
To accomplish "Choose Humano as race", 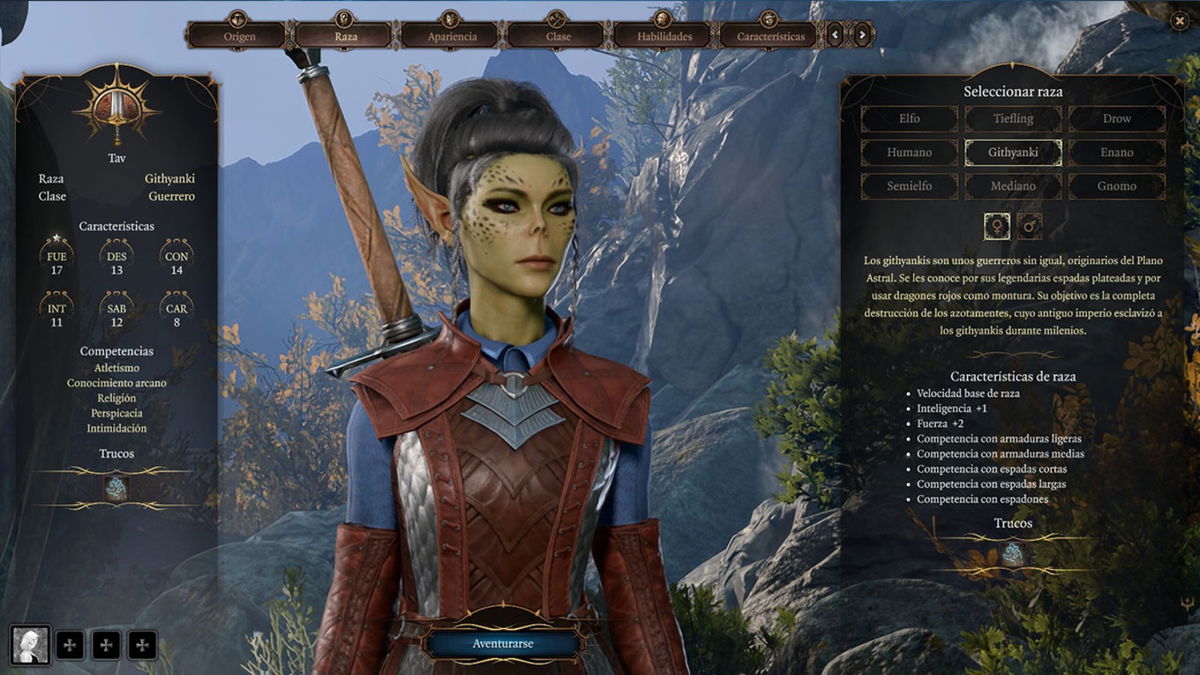I will click(909, 153).
